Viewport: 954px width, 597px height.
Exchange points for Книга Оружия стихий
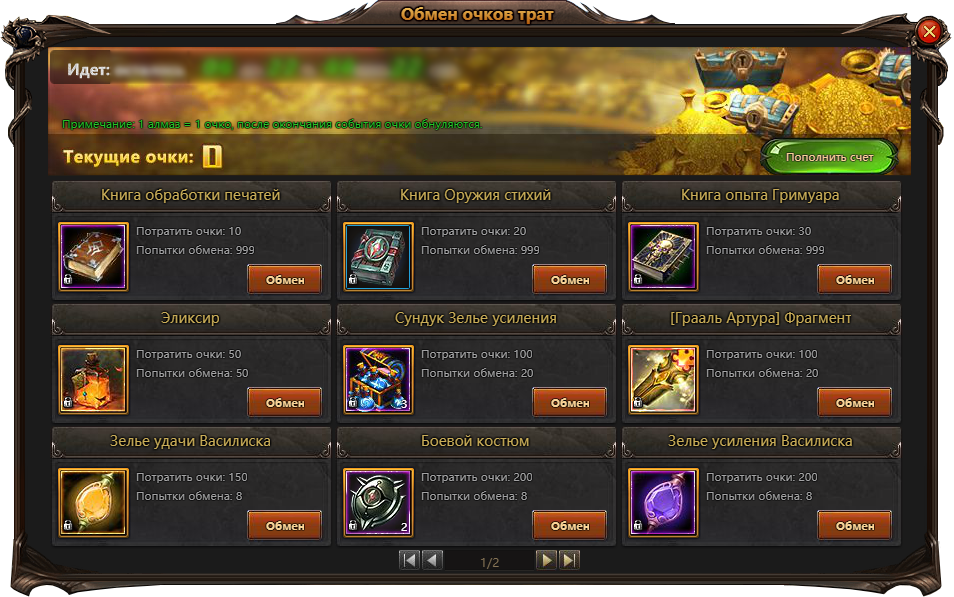coord(569,280)
